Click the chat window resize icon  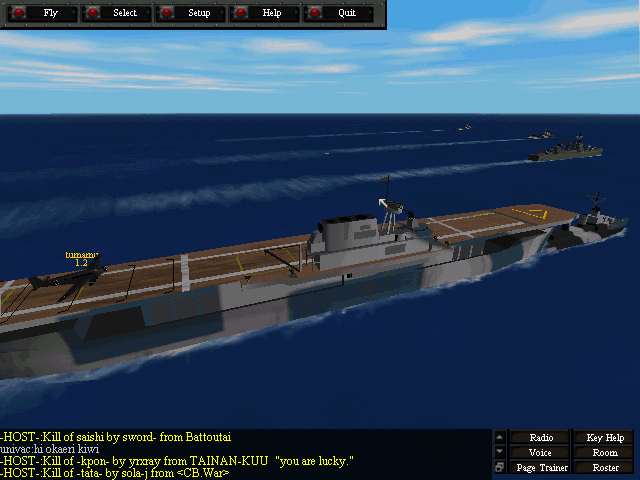500,468
